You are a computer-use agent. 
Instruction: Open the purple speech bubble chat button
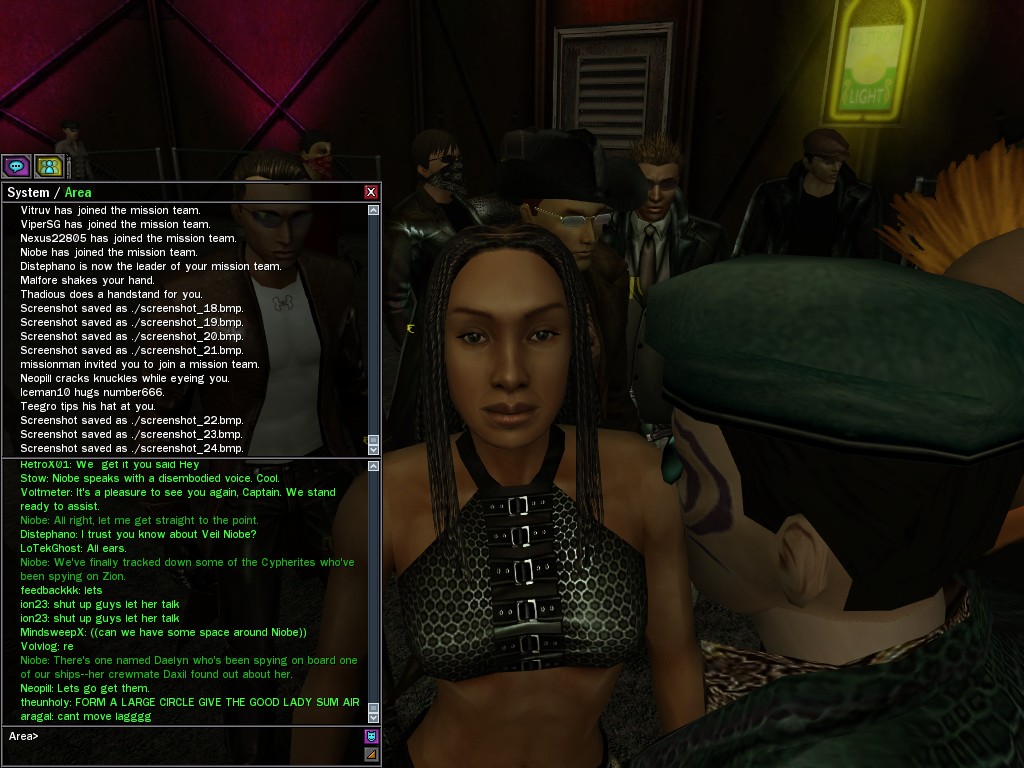pyautogui.click(x=16, y=166)
